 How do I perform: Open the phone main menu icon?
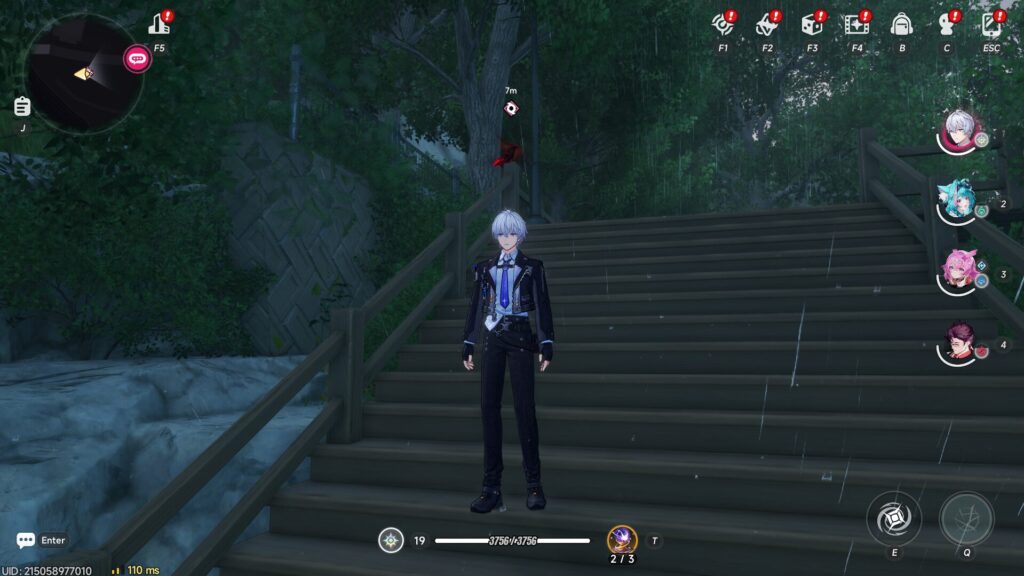991,24
